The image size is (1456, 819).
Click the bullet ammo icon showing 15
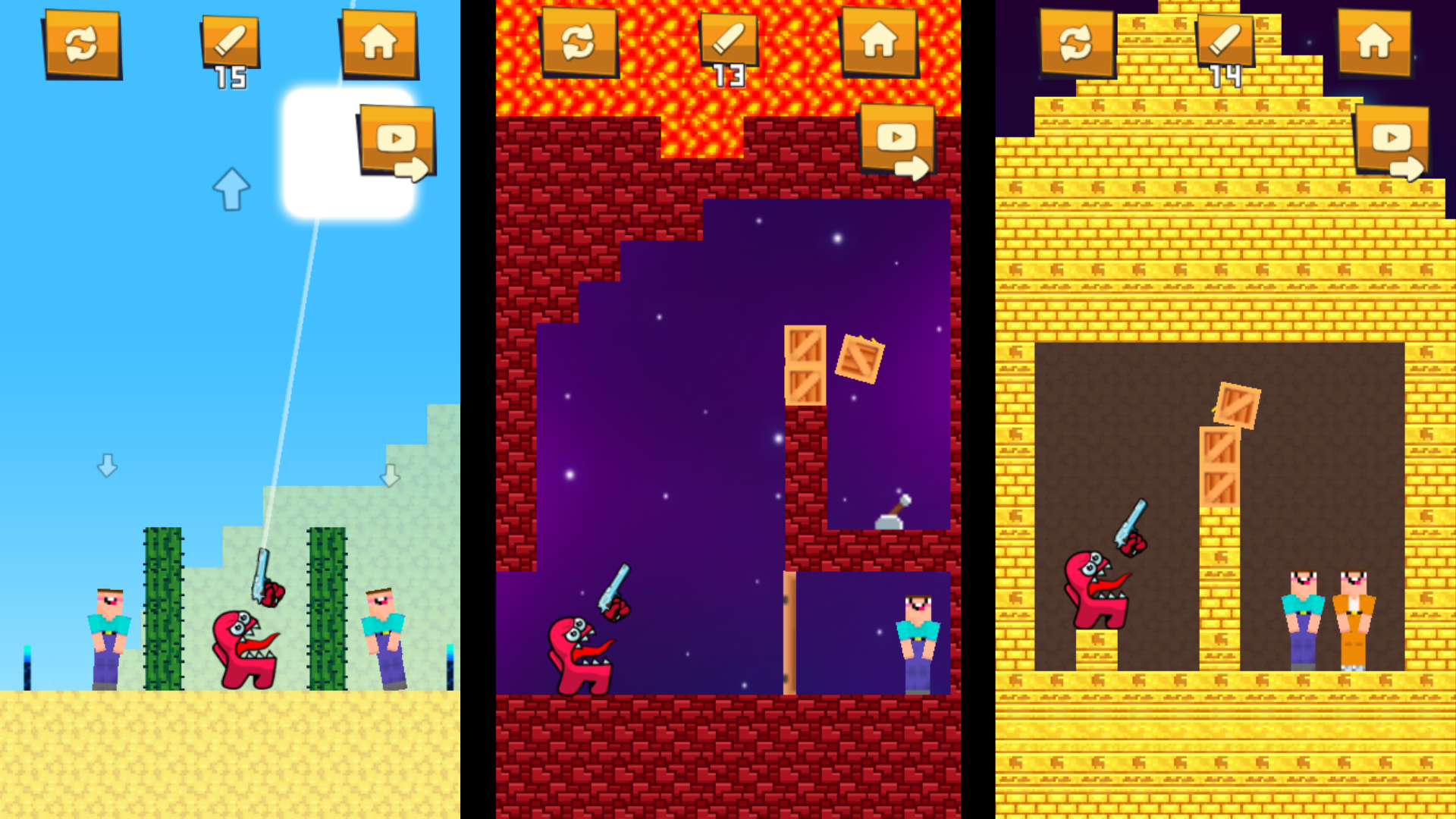tap(230, 42)
